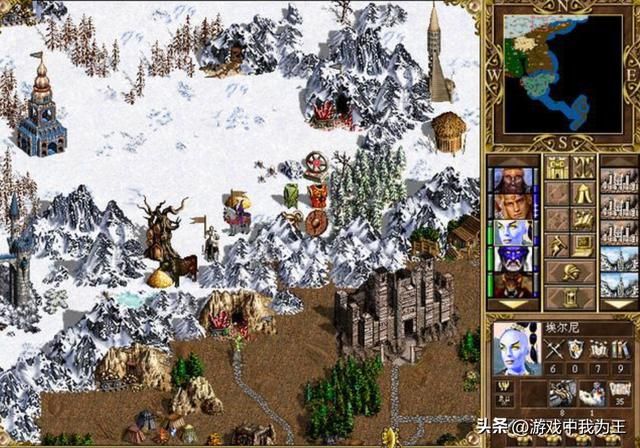Viewport: 640px width, 448px height.
Task: Open System Options computer button
Action: [584, 246]
